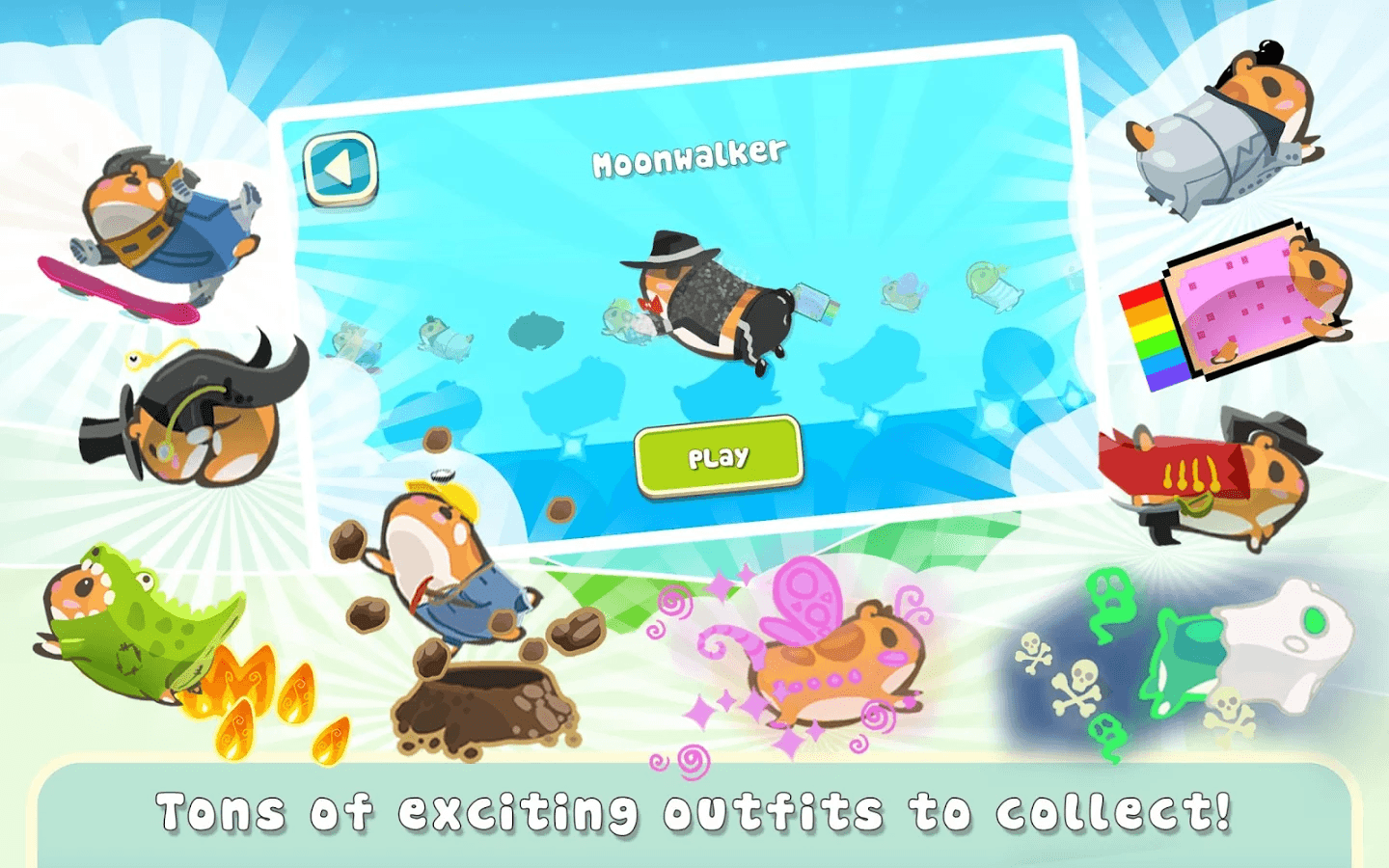
Task: Tap the outfits collection banner at the bottom
Action: (694, 813)
